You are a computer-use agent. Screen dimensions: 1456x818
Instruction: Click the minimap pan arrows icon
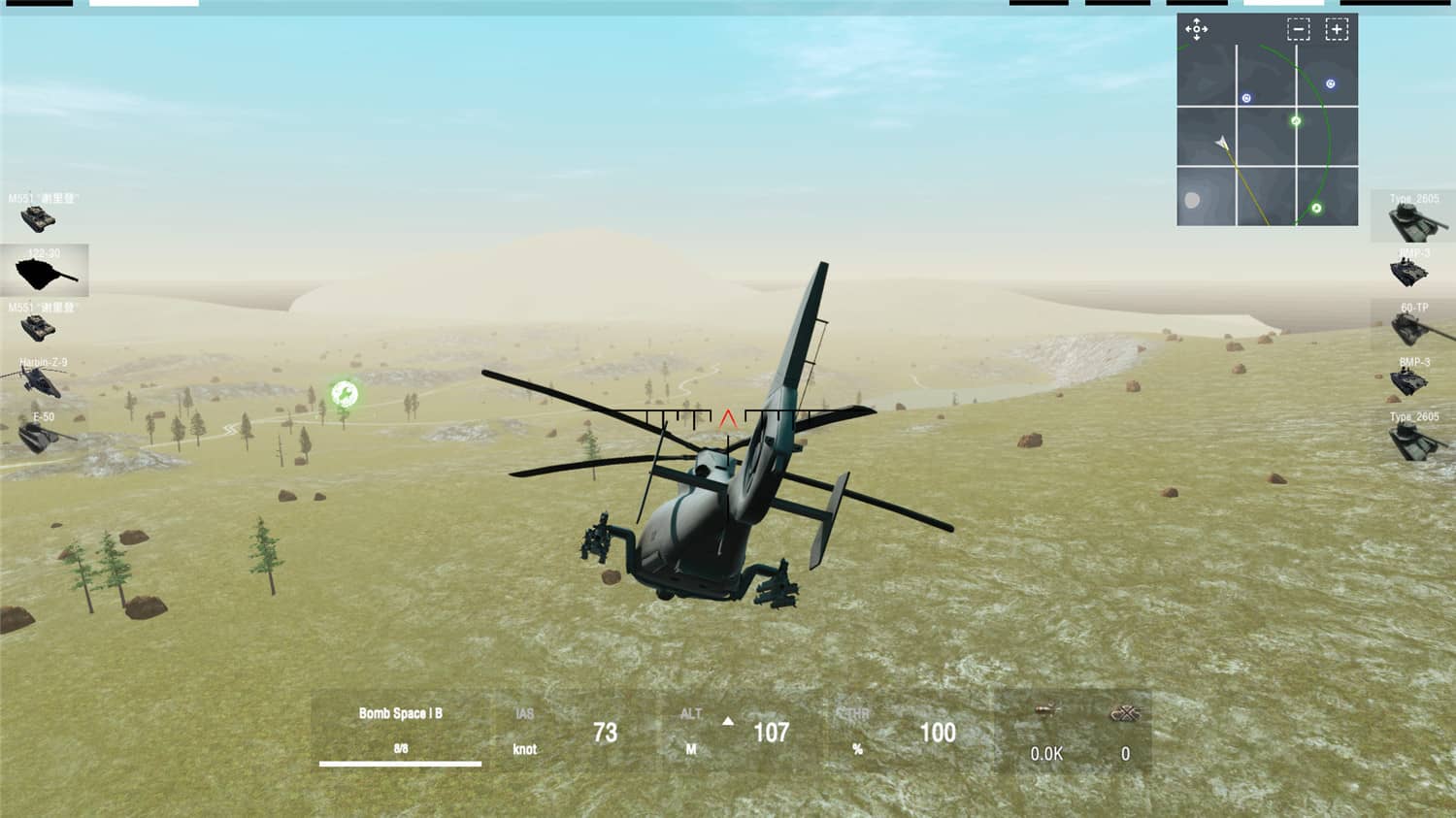click(x=1197, y=31)
